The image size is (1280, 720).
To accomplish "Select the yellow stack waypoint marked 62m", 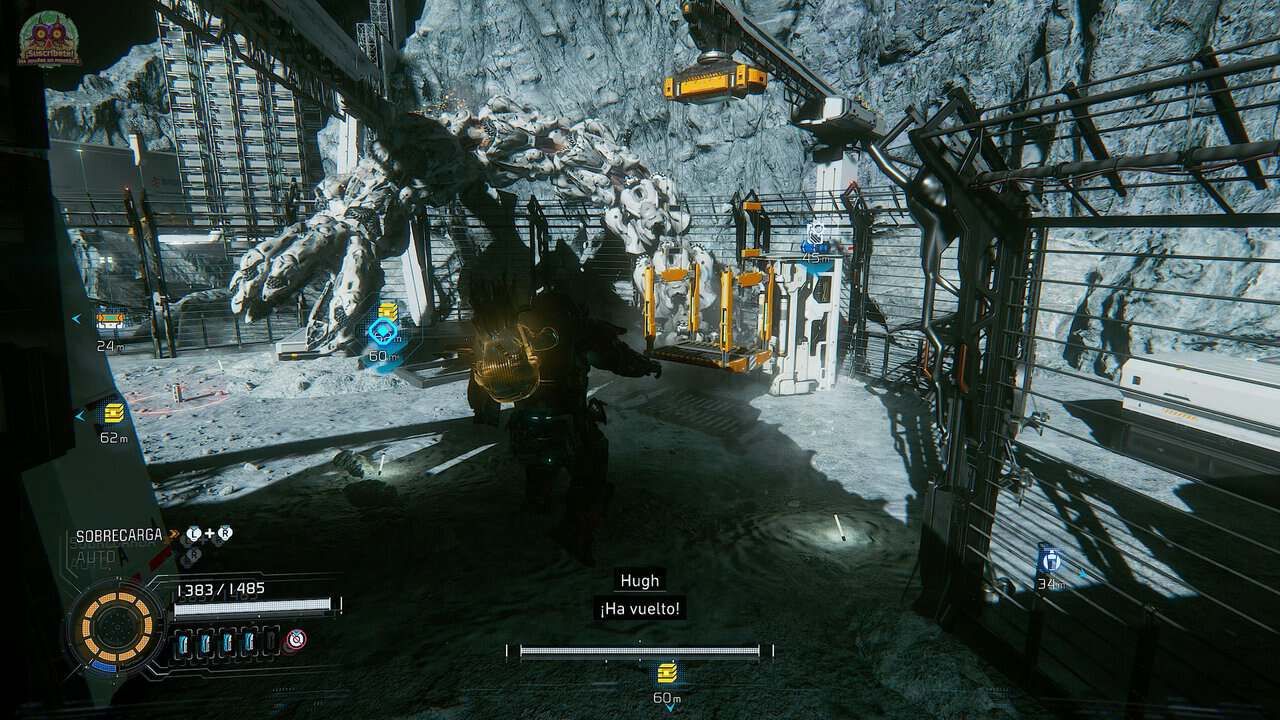I will (114, 415).
